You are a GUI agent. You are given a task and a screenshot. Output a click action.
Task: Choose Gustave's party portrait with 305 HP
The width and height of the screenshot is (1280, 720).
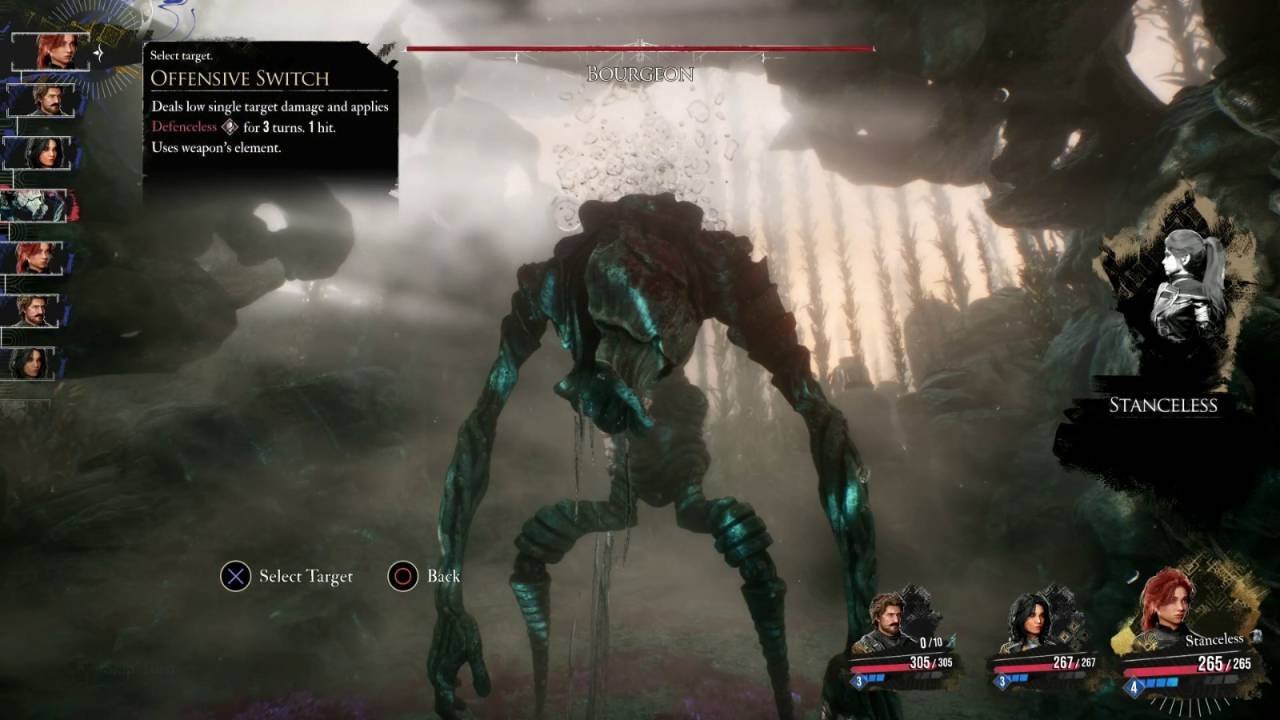point(888,623)
